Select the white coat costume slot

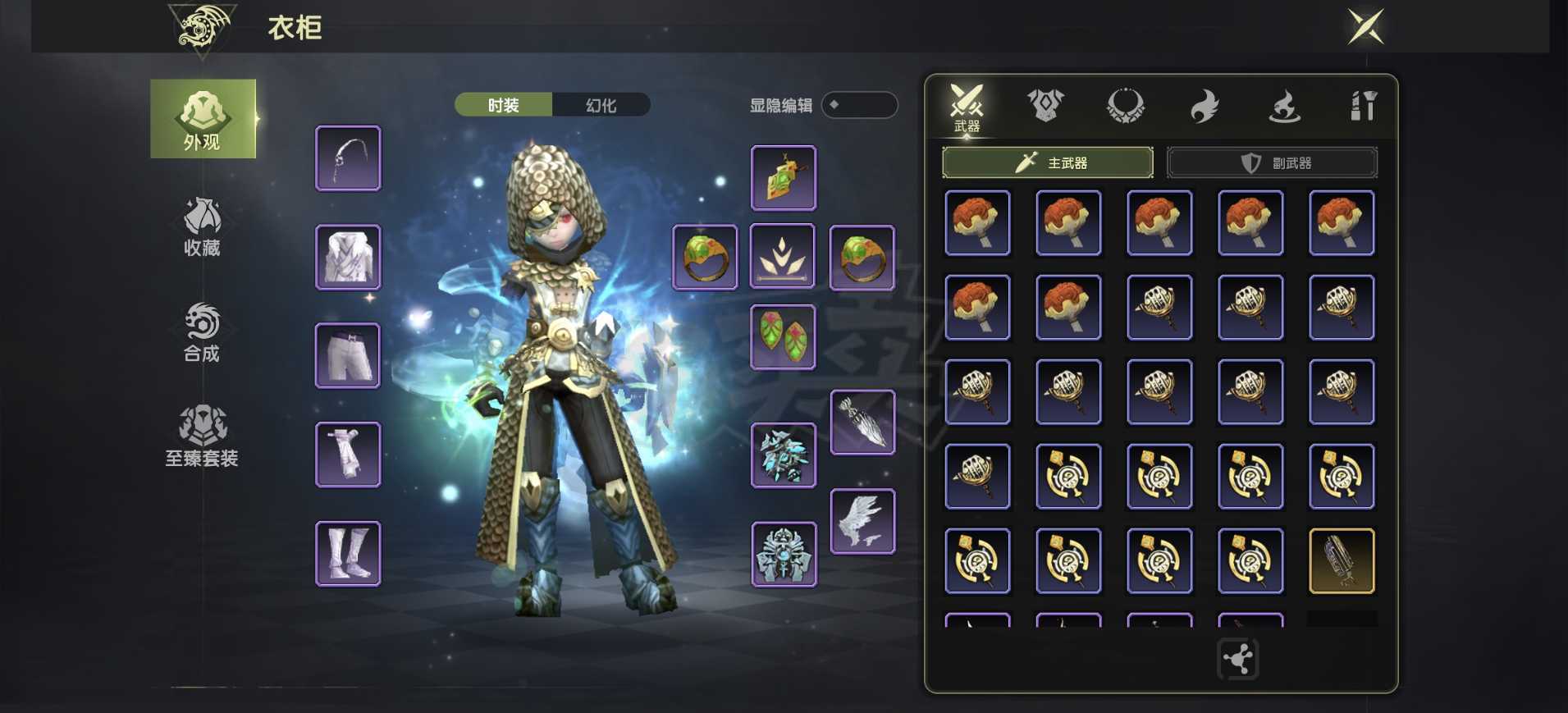tap(348, 257)
